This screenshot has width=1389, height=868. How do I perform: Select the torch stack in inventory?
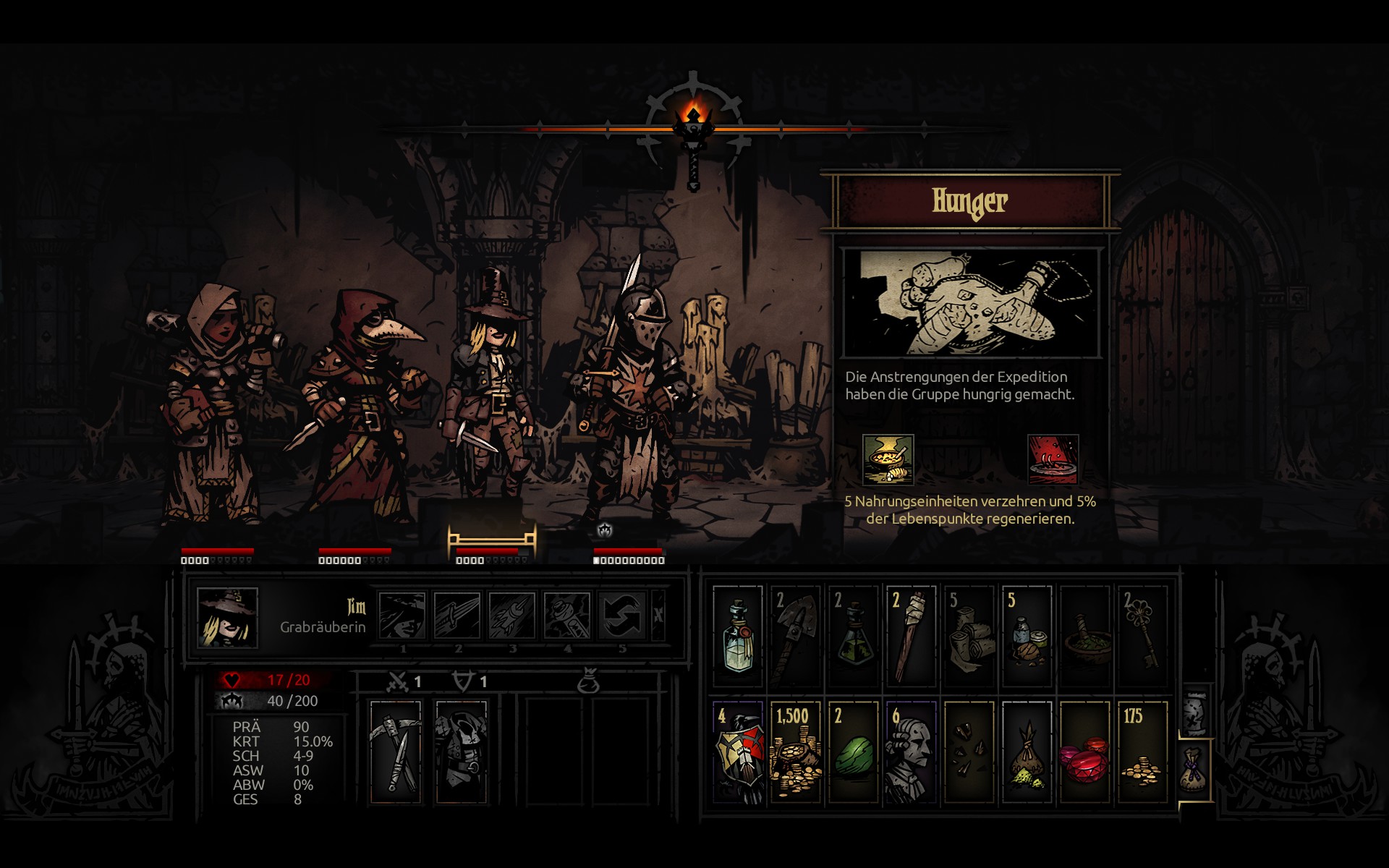pos(911,636)
